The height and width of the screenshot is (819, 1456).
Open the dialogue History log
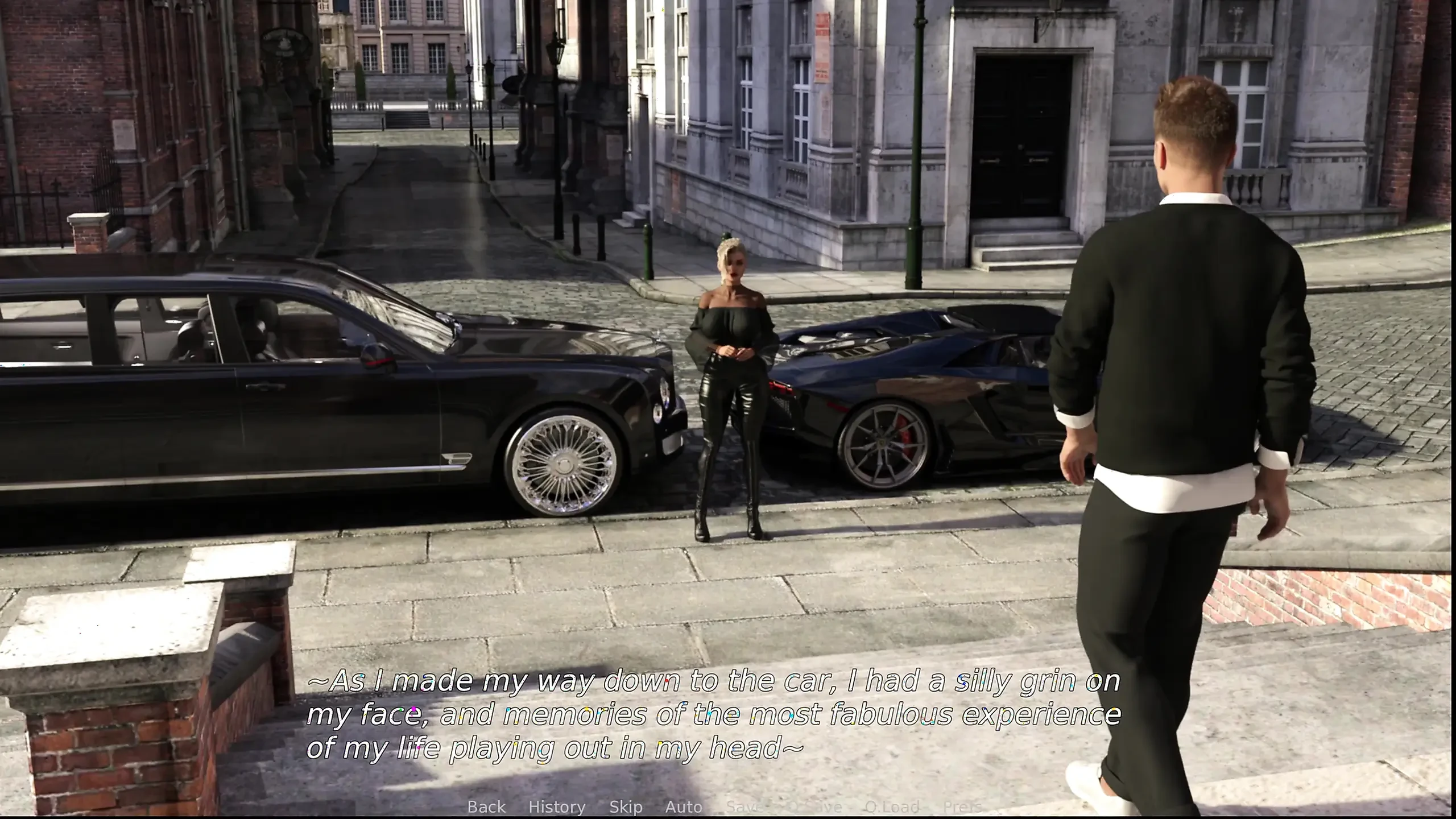point(557,806)
